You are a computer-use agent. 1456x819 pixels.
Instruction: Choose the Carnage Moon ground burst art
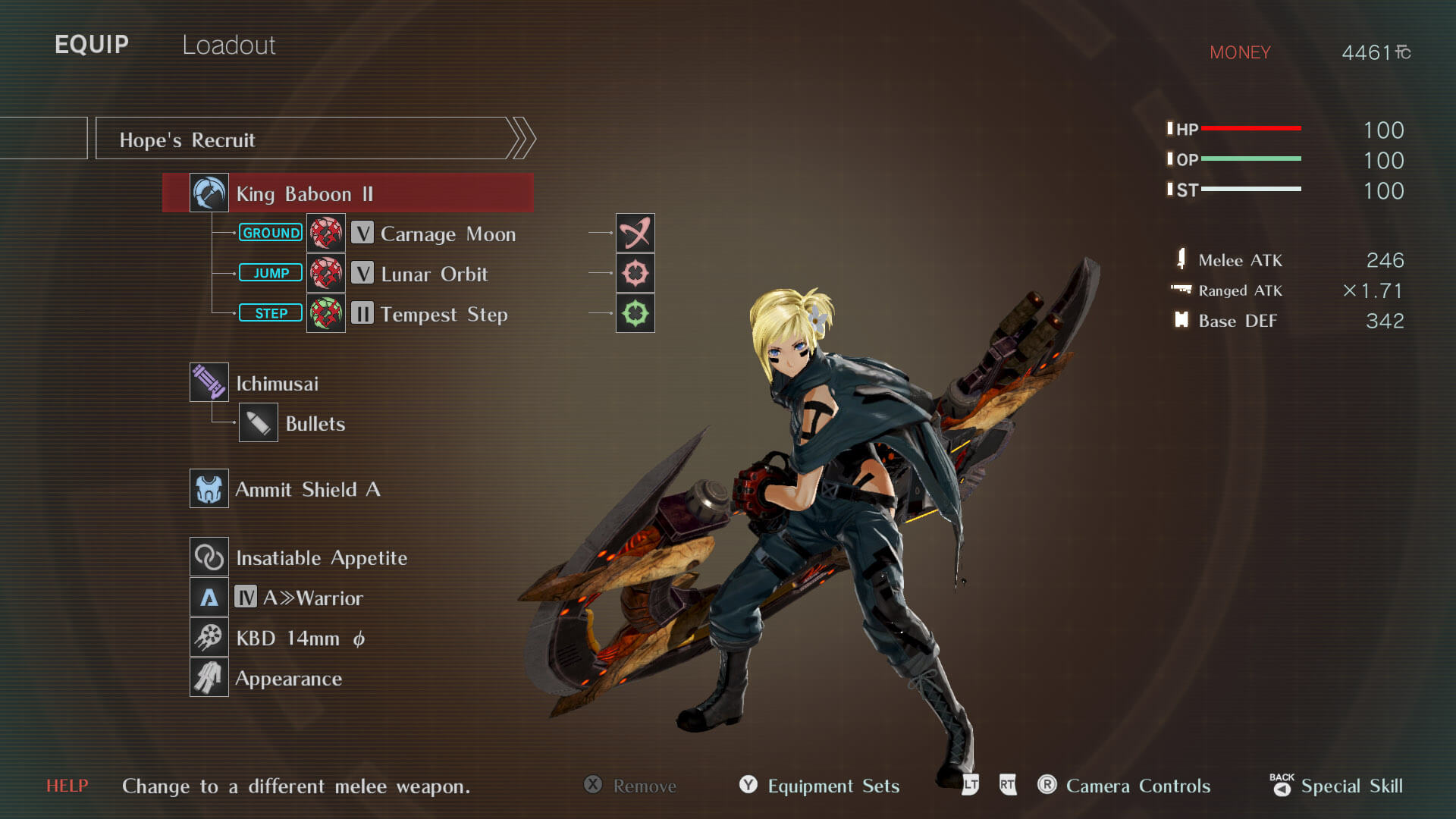pyautogui.click(x=447, y=234)
